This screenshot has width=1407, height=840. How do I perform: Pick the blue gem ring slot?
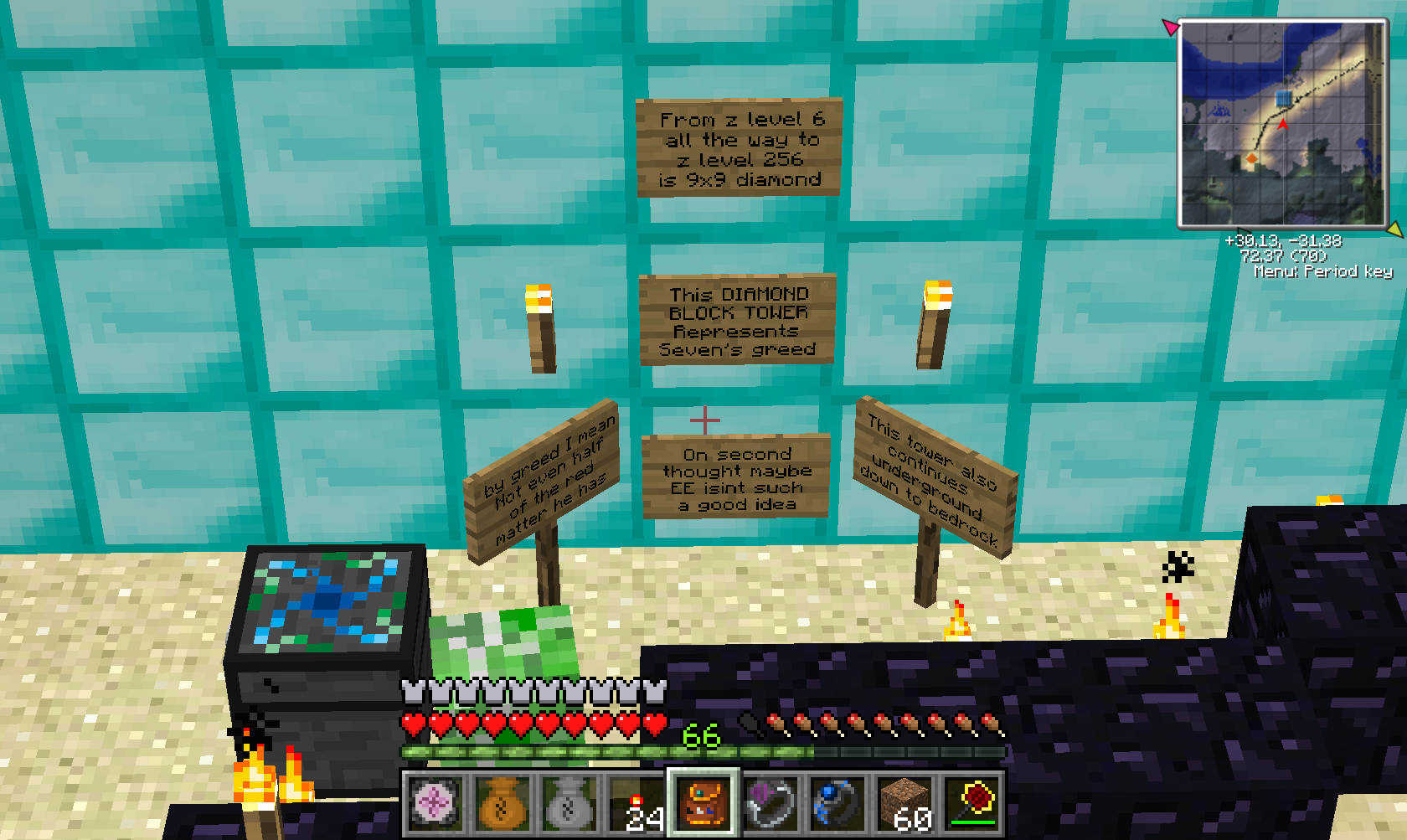tap(837, 803)
